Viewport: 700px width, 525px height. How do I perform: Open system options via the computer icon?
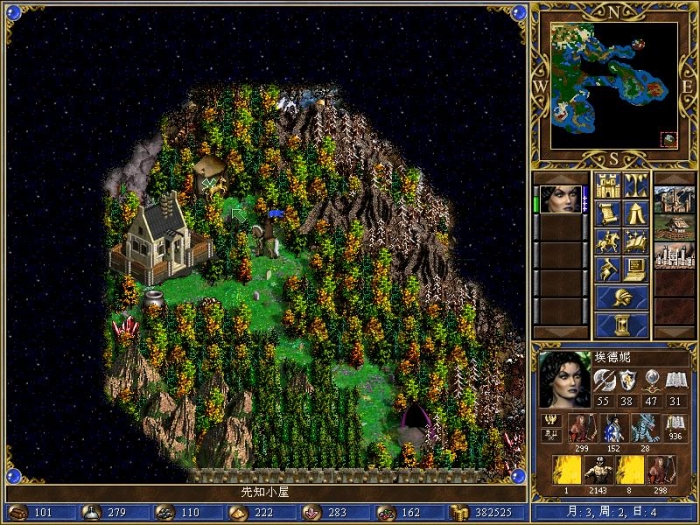pos(636,269)
